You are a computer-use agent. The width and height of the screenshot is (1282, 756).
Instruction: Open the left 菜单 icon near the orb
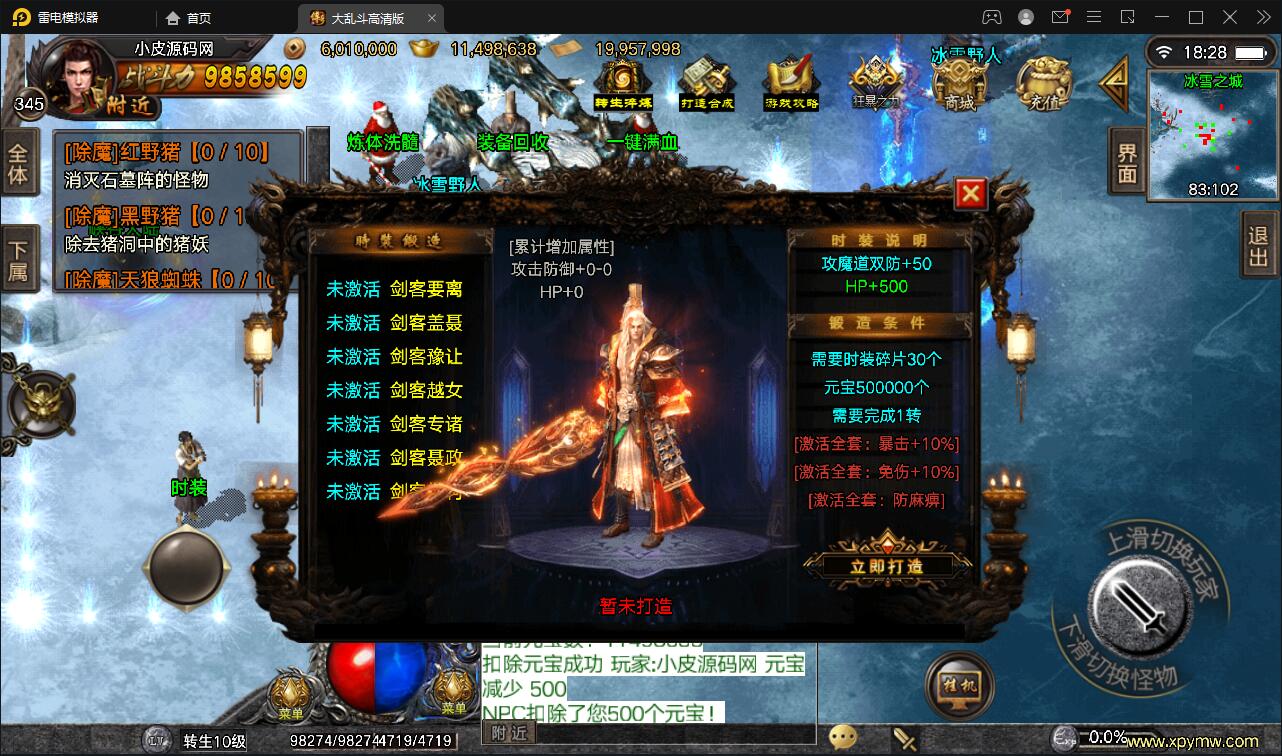click(291, 690)
